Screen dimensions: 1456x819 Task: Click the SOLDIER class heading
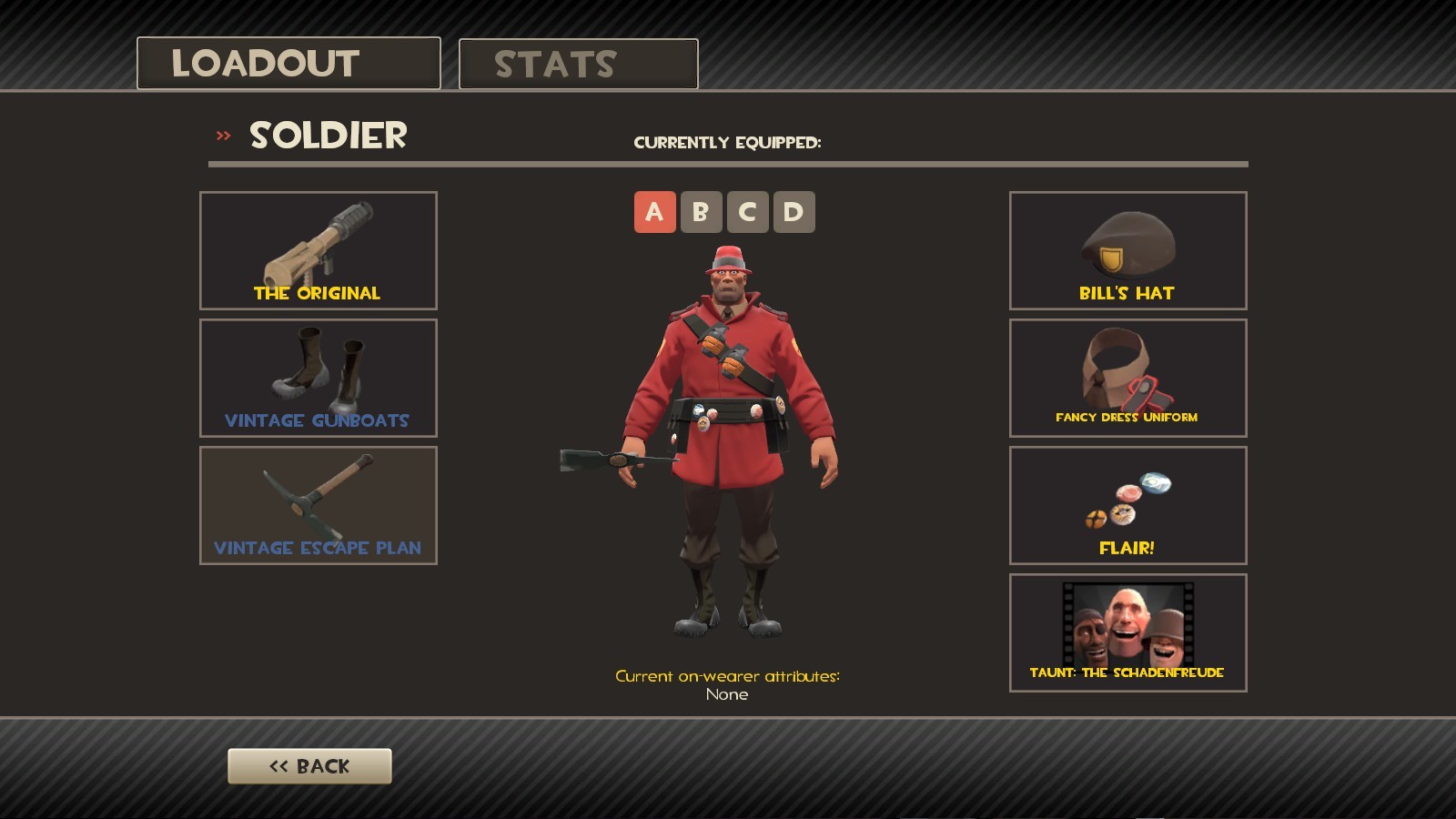328,136
